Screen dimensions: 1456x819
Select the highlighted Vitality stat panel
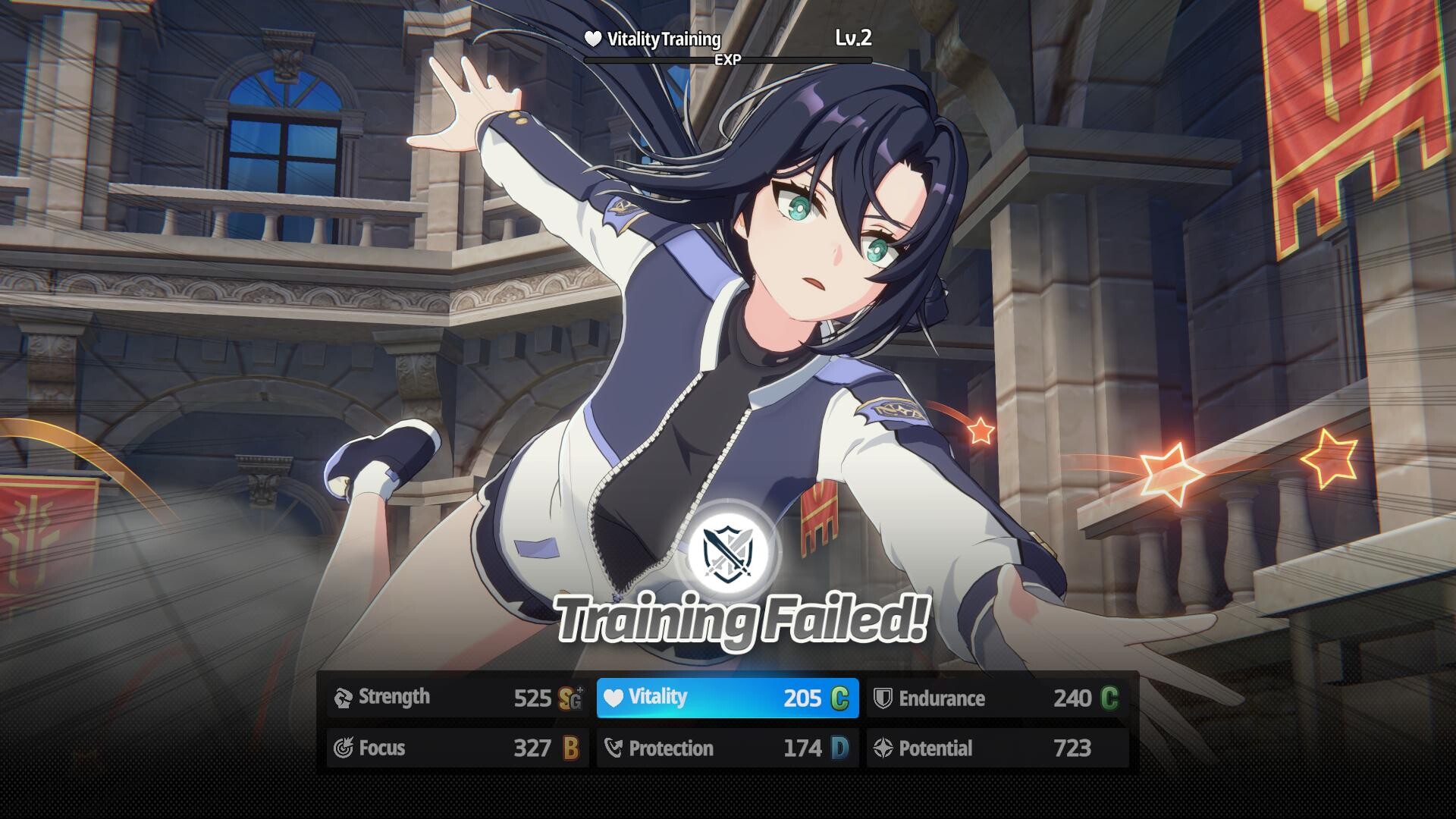tap(726, 698)
